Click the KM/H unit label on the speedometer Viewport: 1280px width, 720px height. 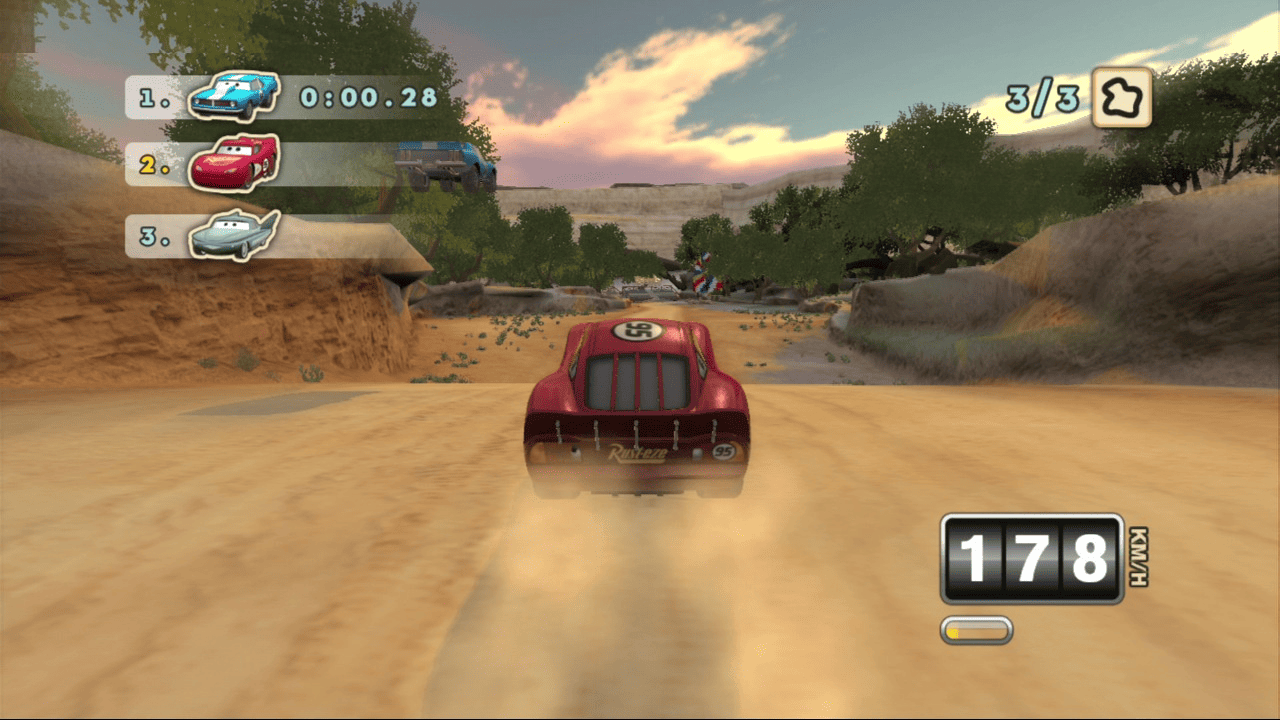click(x=1139, y=556)
